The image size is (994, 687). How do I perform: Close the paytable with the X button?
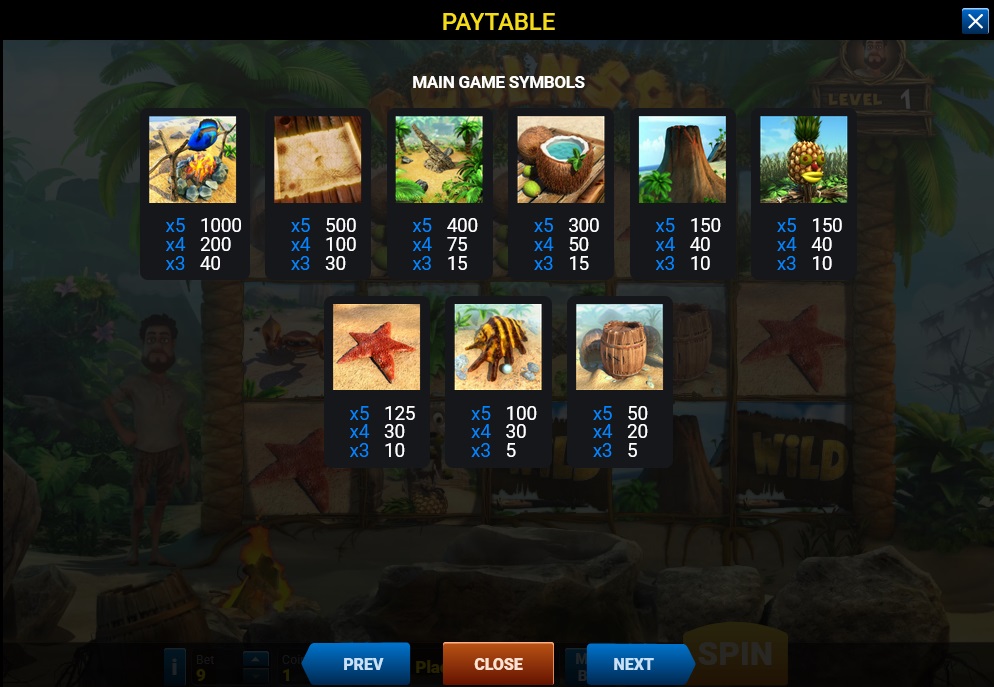[x=974, y=21]
